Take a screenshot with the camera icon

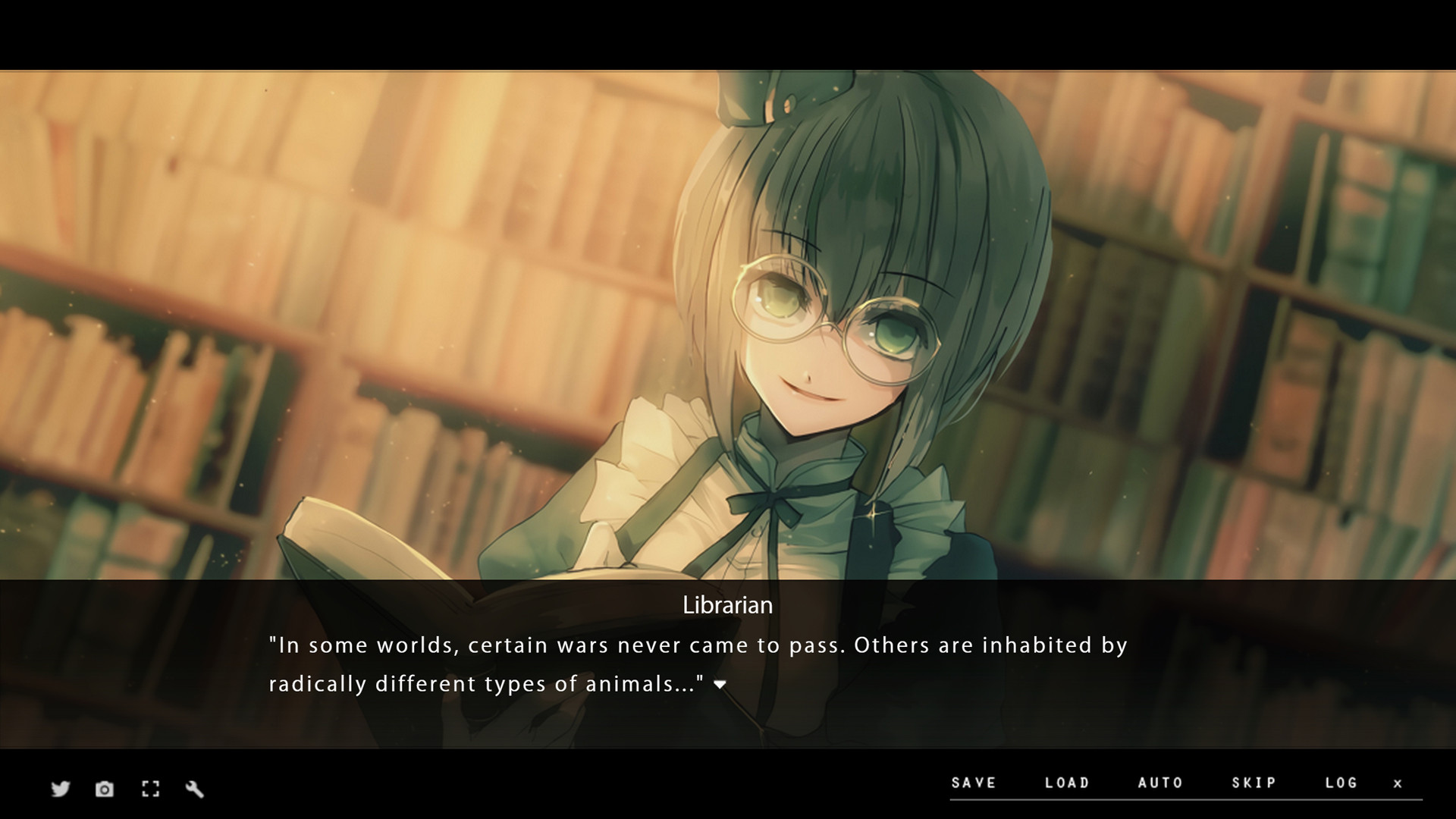pyautogui.click(x=104, y=789)
